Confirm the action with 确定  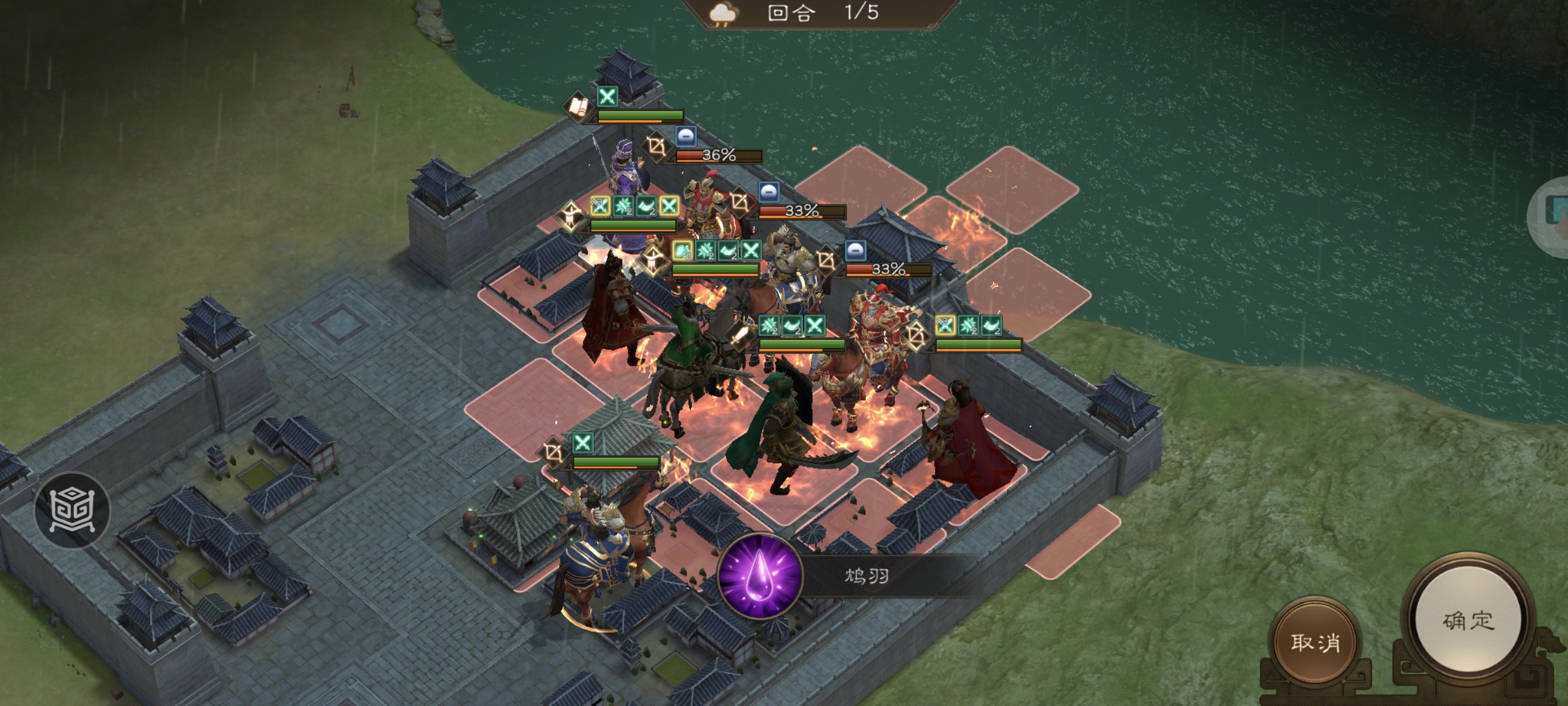click(1467, 620)
